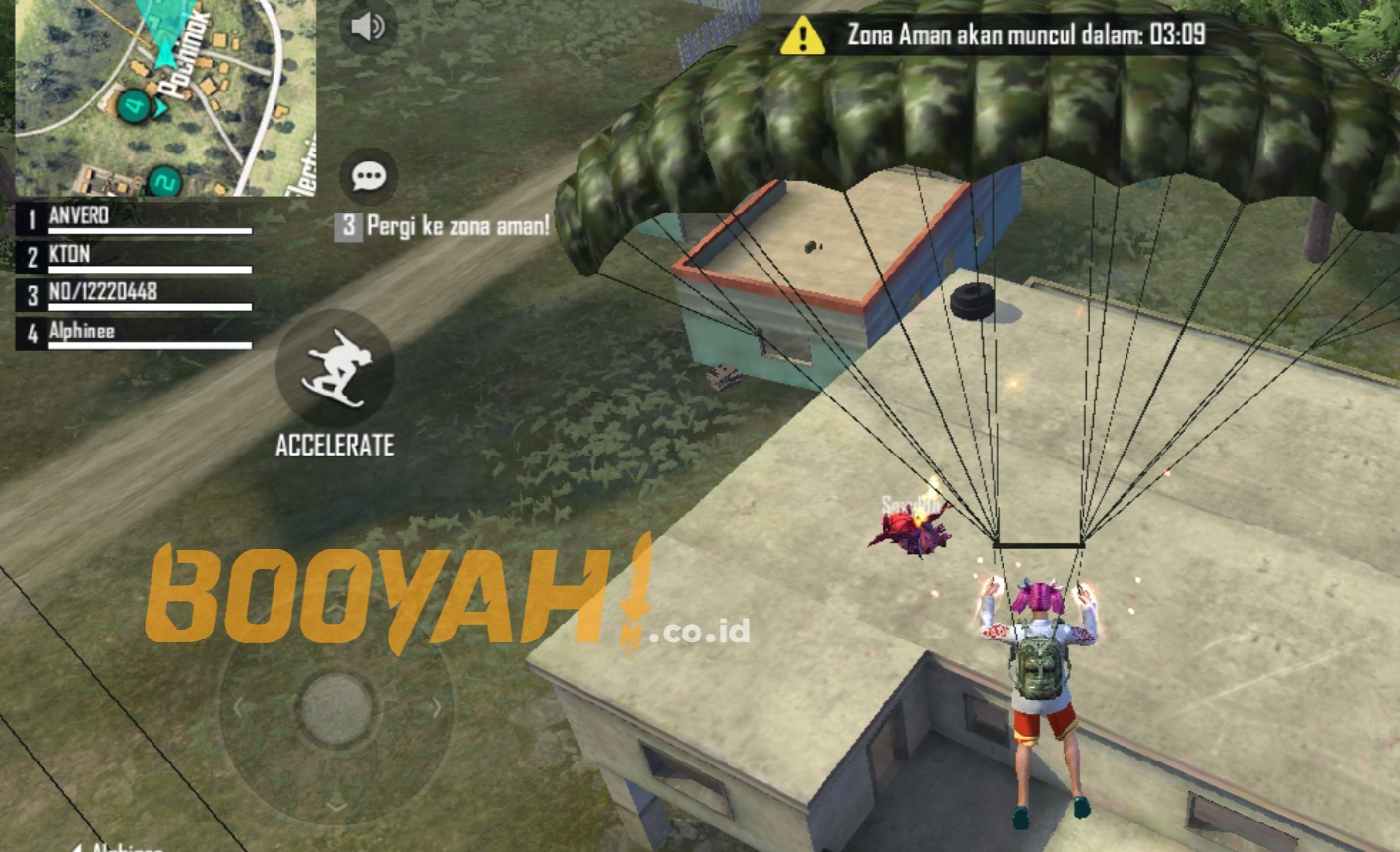Image resolution: width=1400 pixels, height=852 pixels.
Task: Select teammate marker 2 on the minimap
Action: [x=165, y=180]
